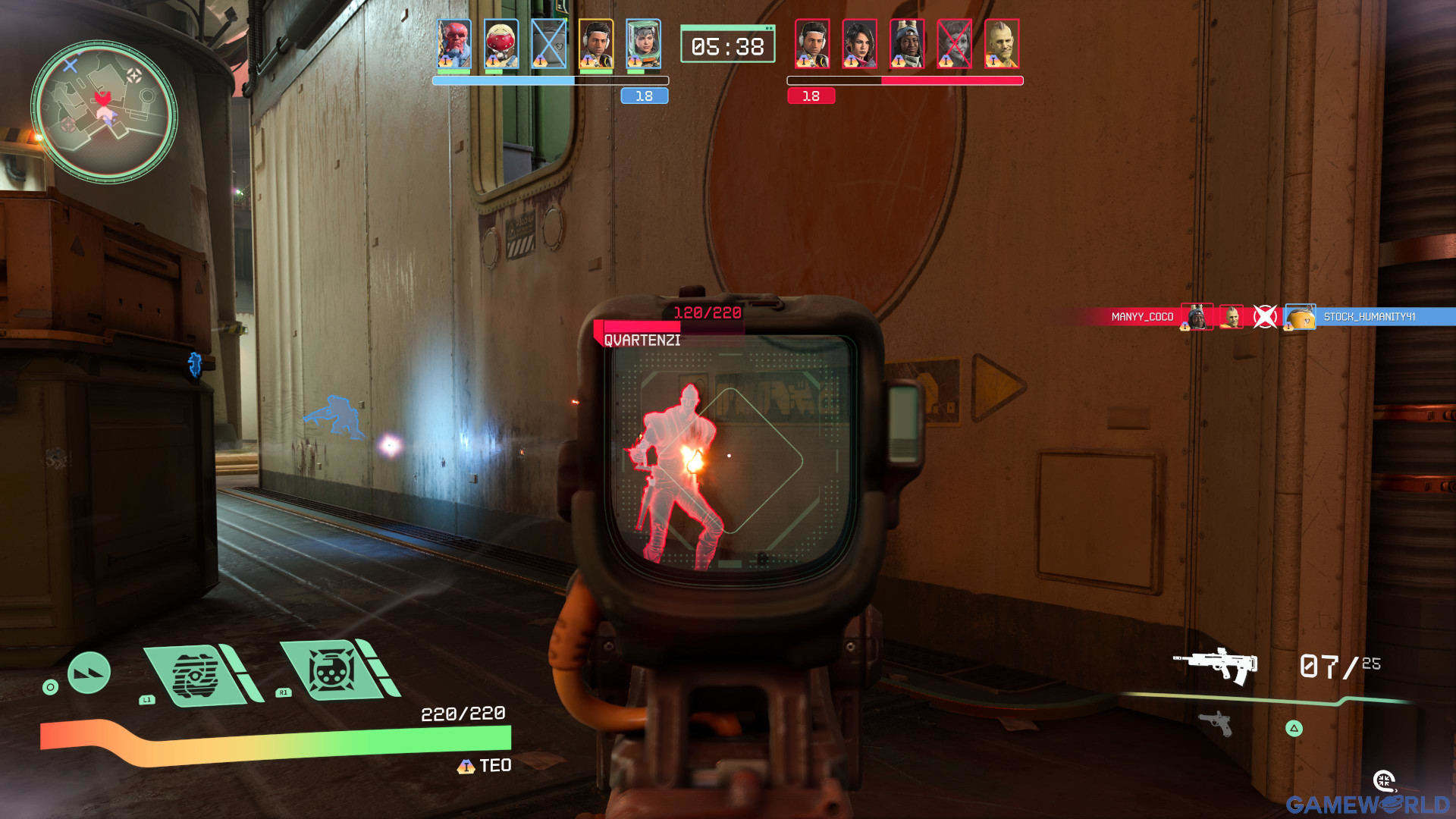Select the bald enemy portrait
Viewport: 1456px width, 819px height.
1001,44
